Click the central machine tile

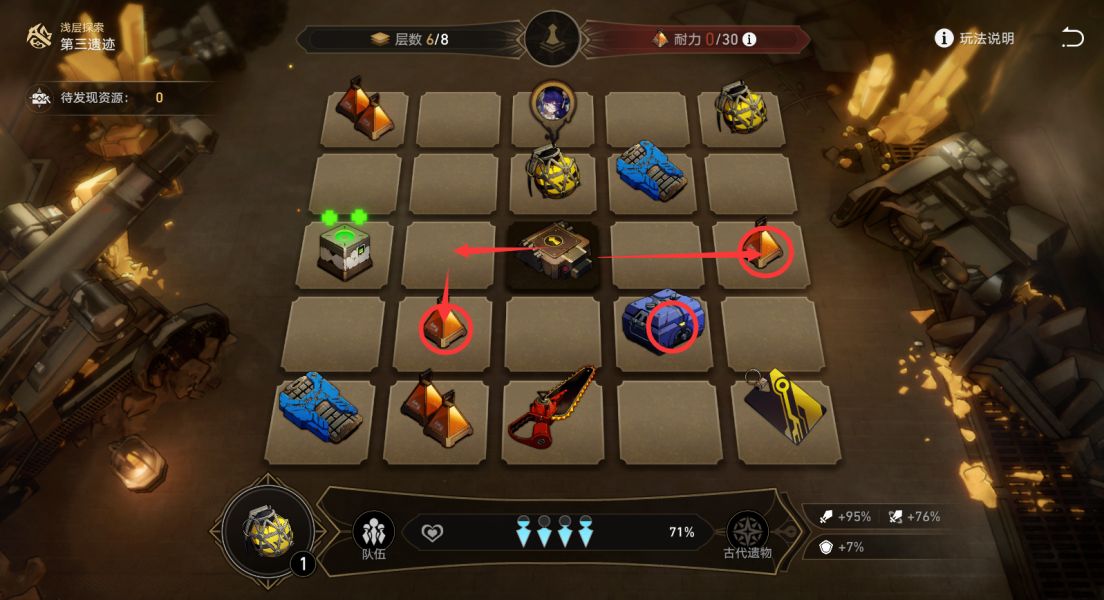(553, 255)
